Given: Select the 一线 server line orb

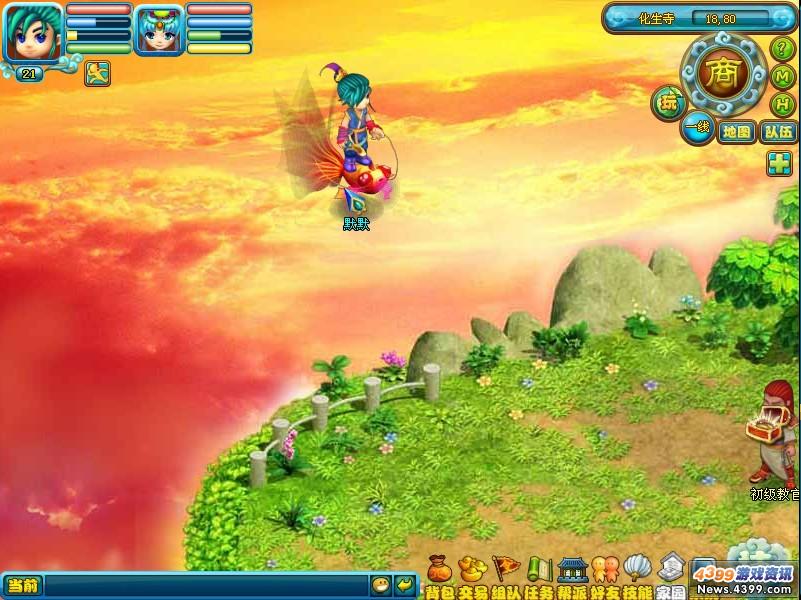Looking at the screenshot, I should [697, 127].
